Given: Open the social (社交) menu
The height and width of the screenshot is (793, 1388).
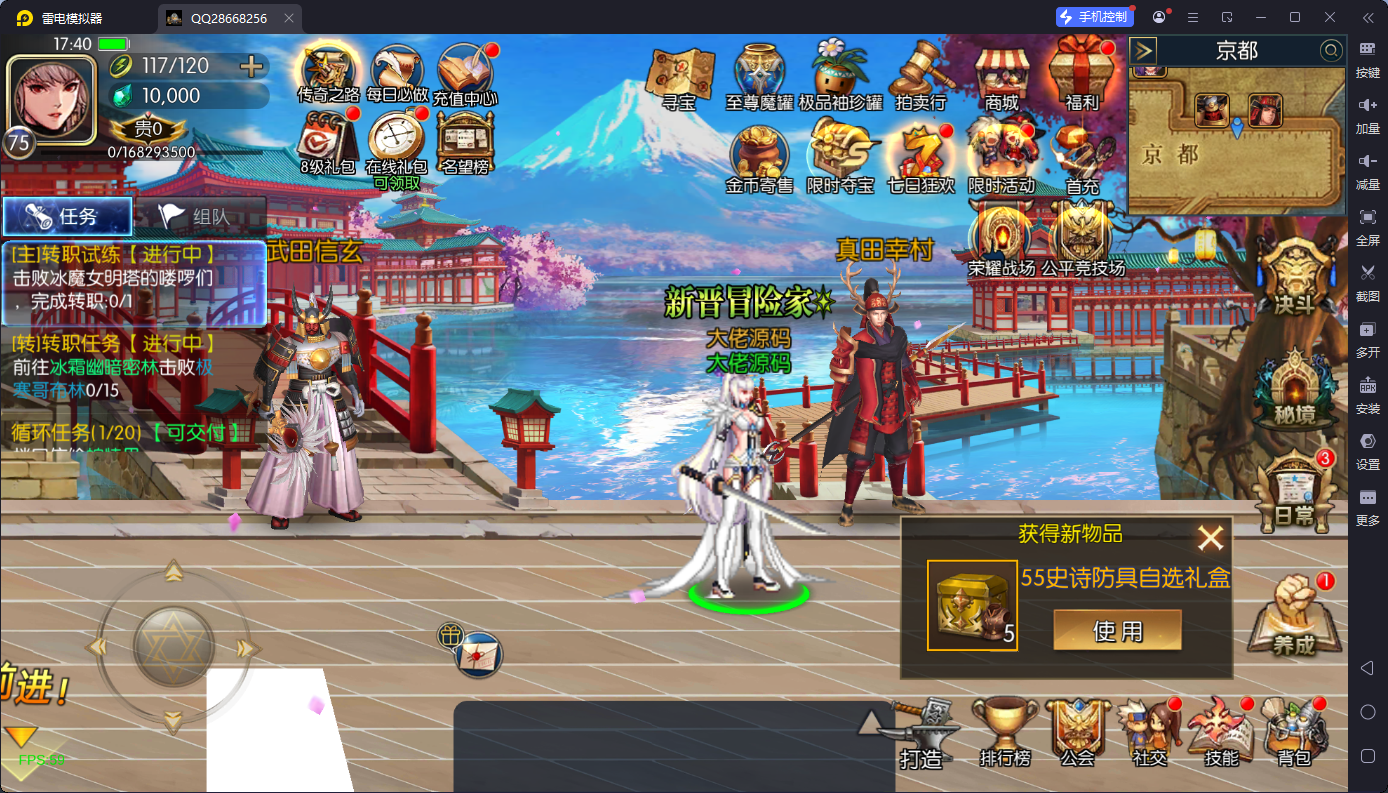Looking at the screenshot, I should click(x=1150, y=732).
